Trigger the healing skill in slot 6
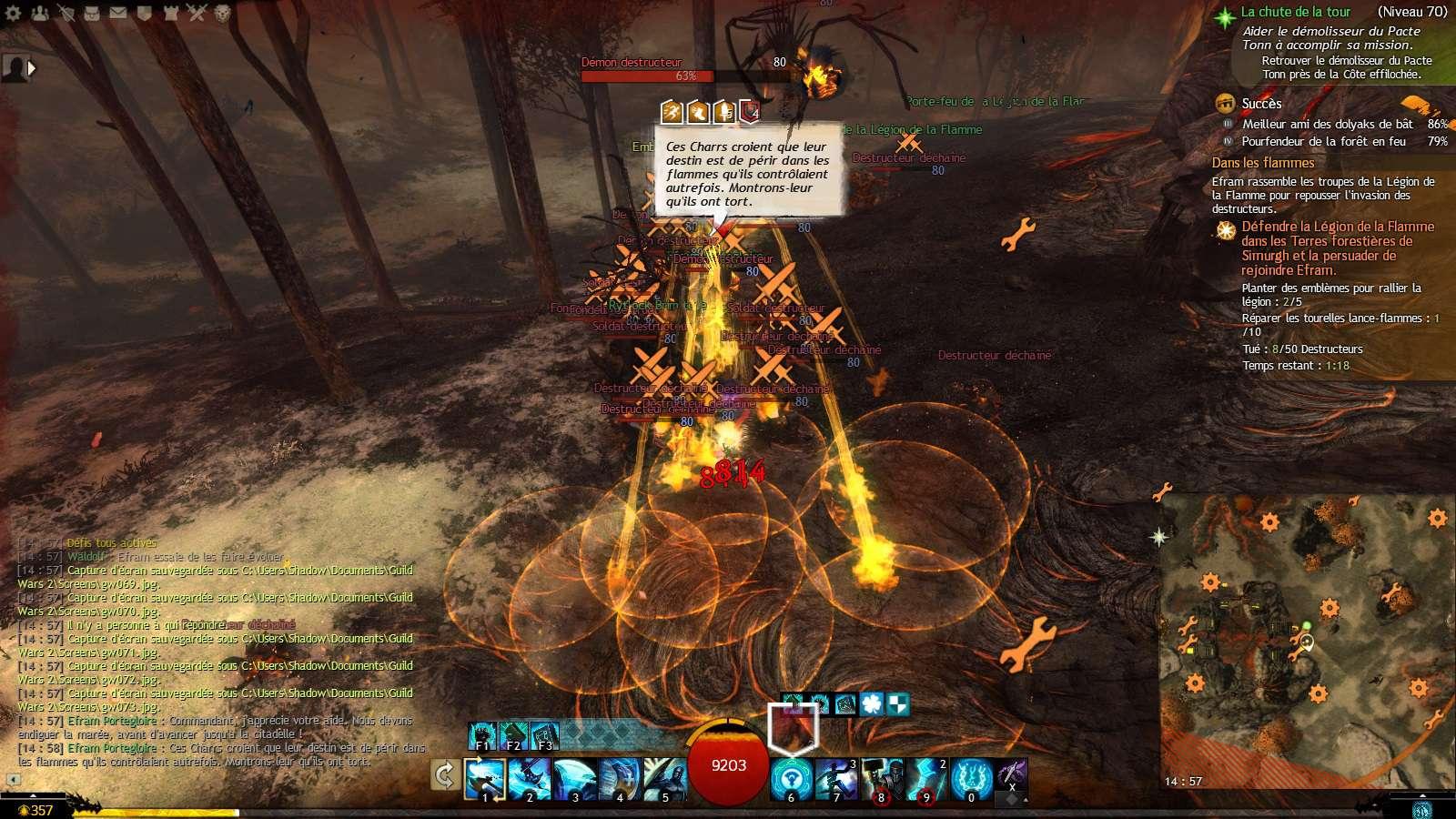 [x=792, y=779]
